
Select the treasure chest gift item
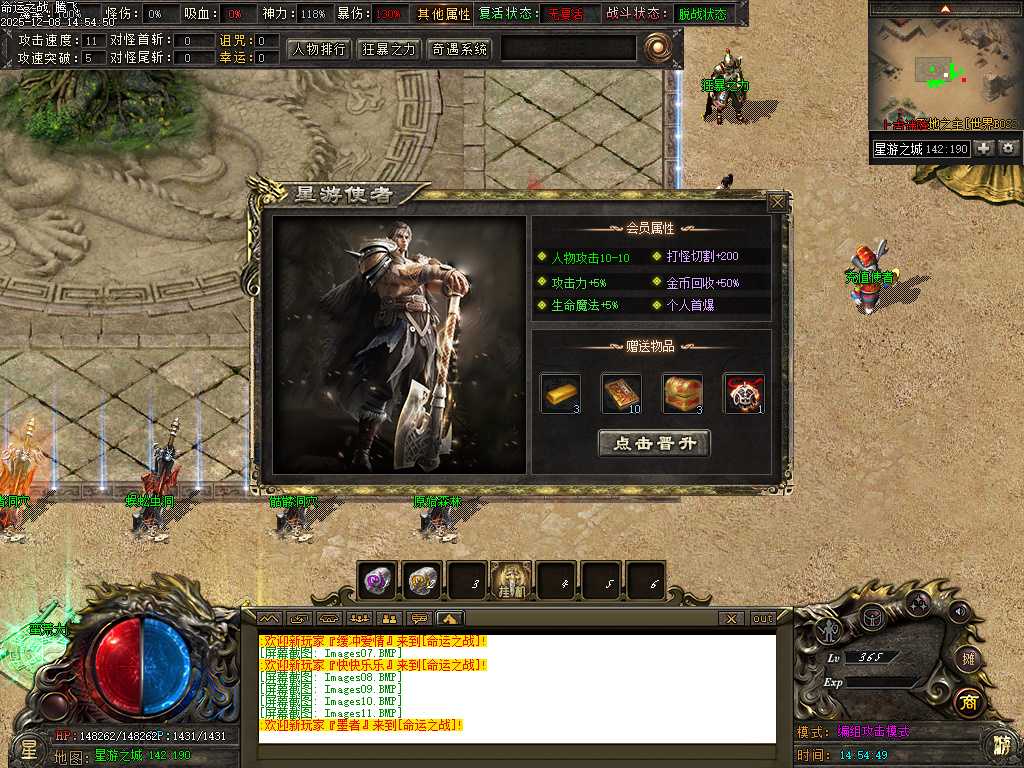(x=682, y=393)
